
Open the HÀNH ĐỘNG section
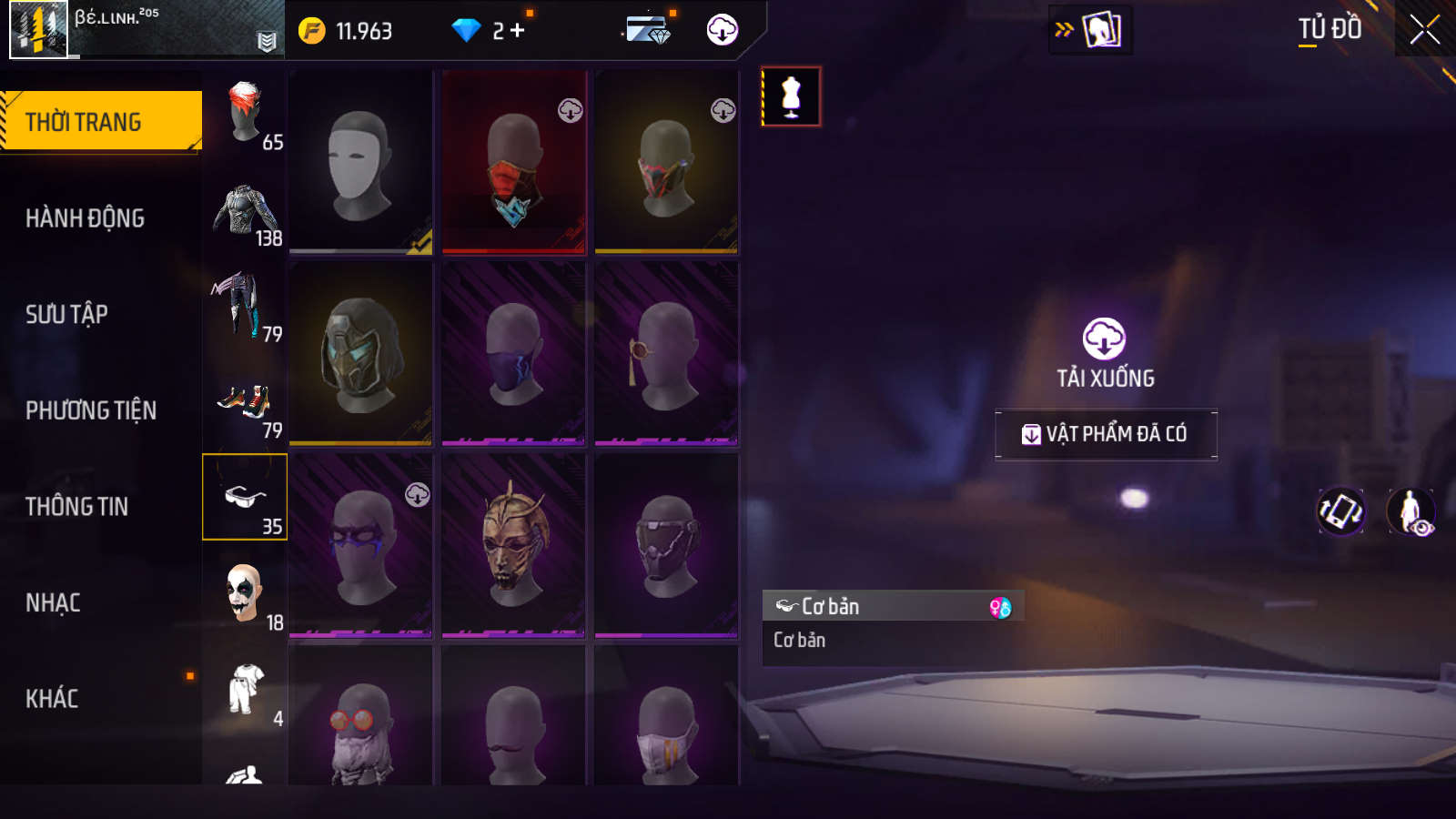[x=86, y=218]
